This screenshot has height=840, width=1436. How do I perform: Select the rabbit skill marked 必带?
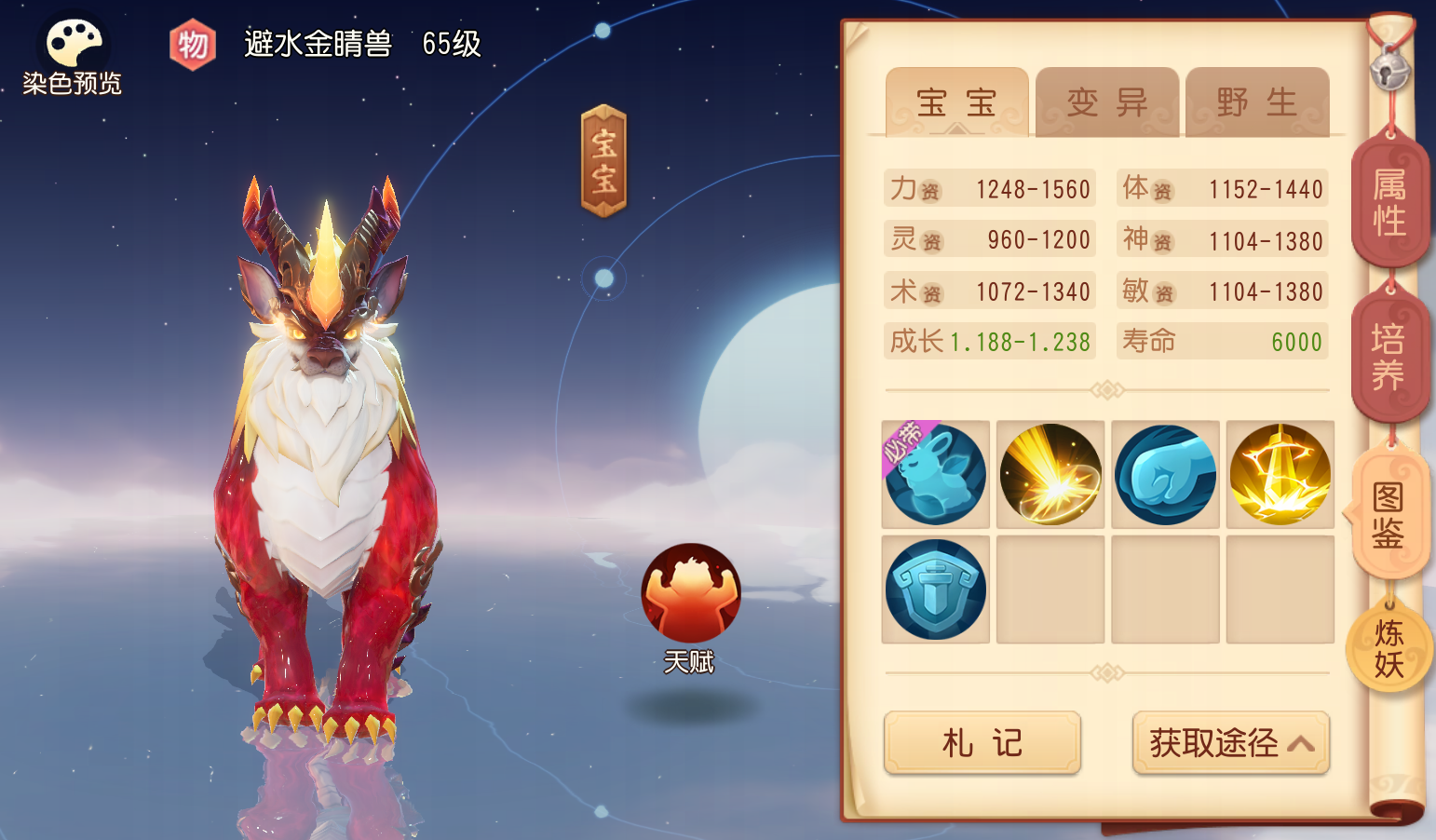pos(935,473)
